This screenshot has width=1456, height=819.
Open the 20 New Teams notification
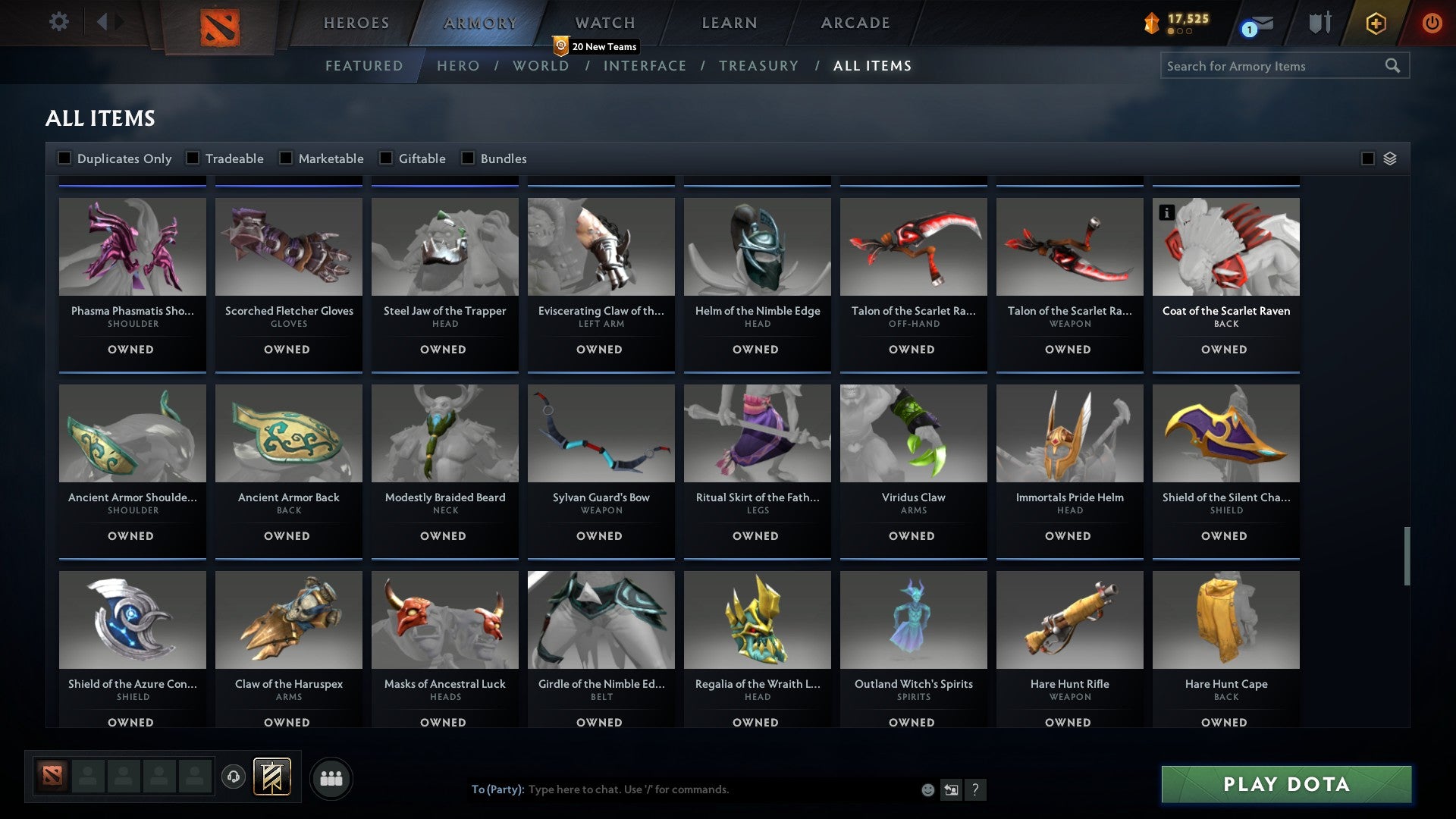tap(596, 46)
